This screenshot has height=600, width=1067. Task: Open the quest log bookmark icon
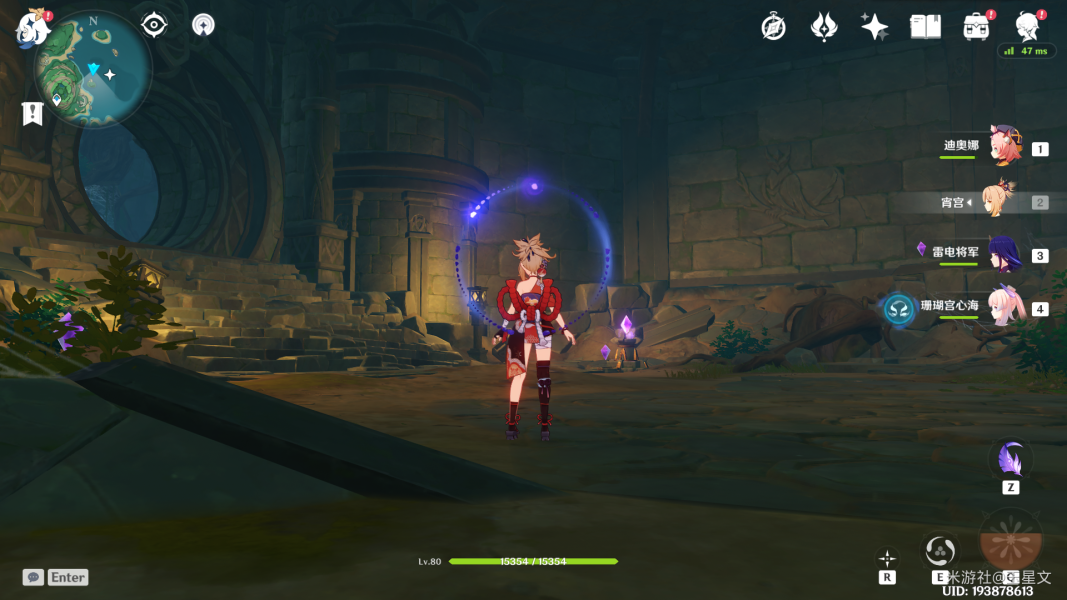[x=32, y=113]
